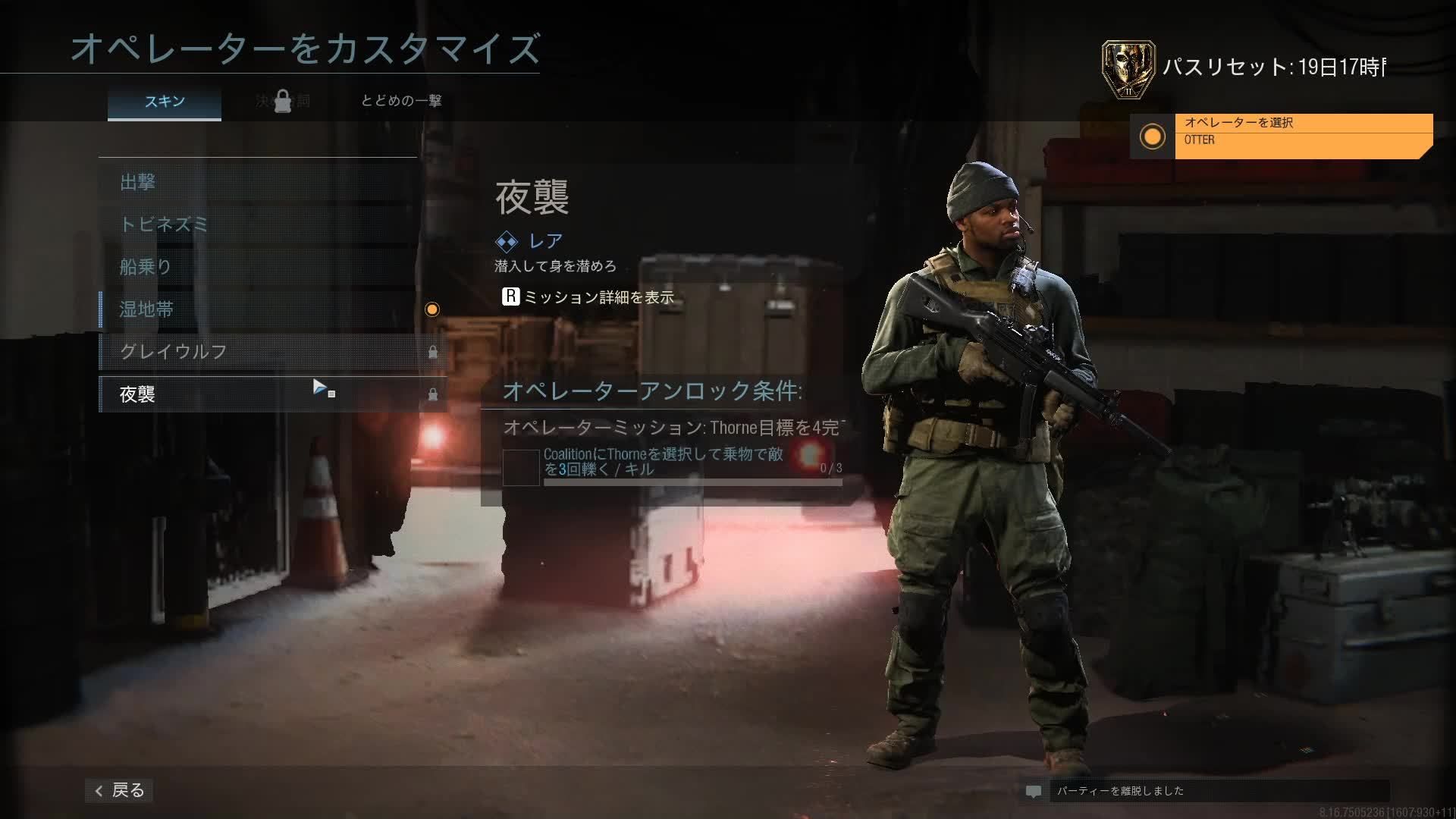Switch to the スキン tab
The height and width of the screenshot is (819, 1456).
point(165,101)
